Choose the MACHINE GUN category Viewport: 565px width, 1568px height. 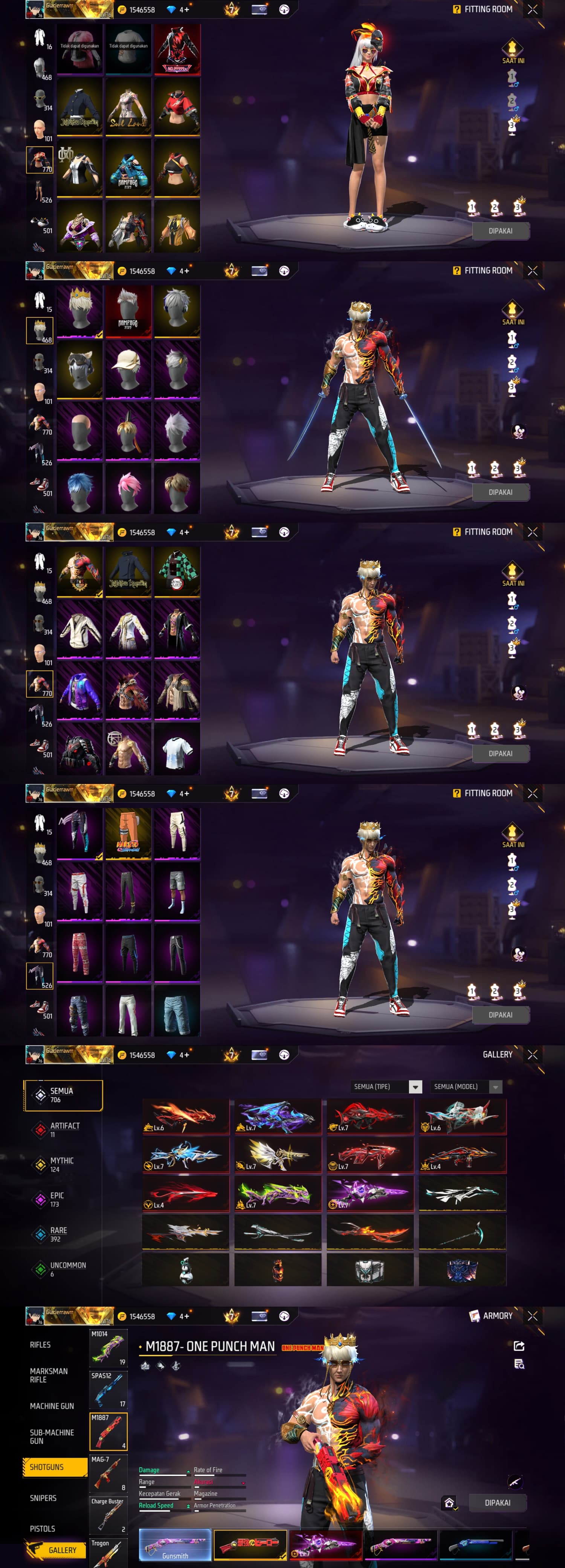(x=52, y=1406)
